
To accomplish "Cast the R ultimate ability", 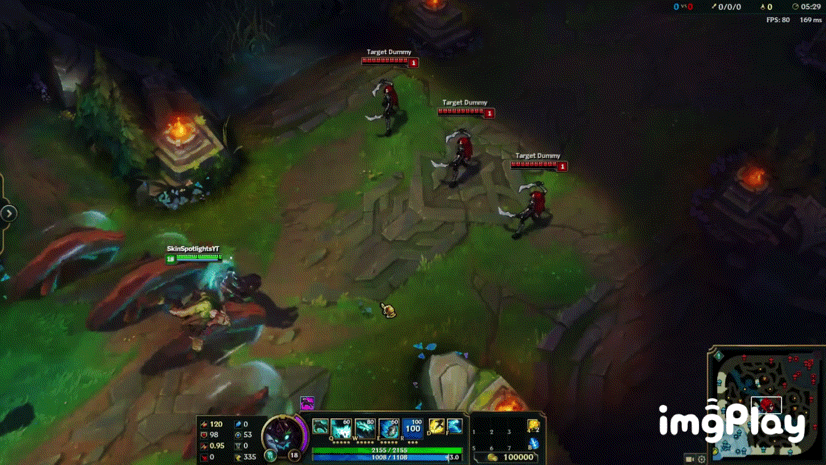I will [413, 428].
